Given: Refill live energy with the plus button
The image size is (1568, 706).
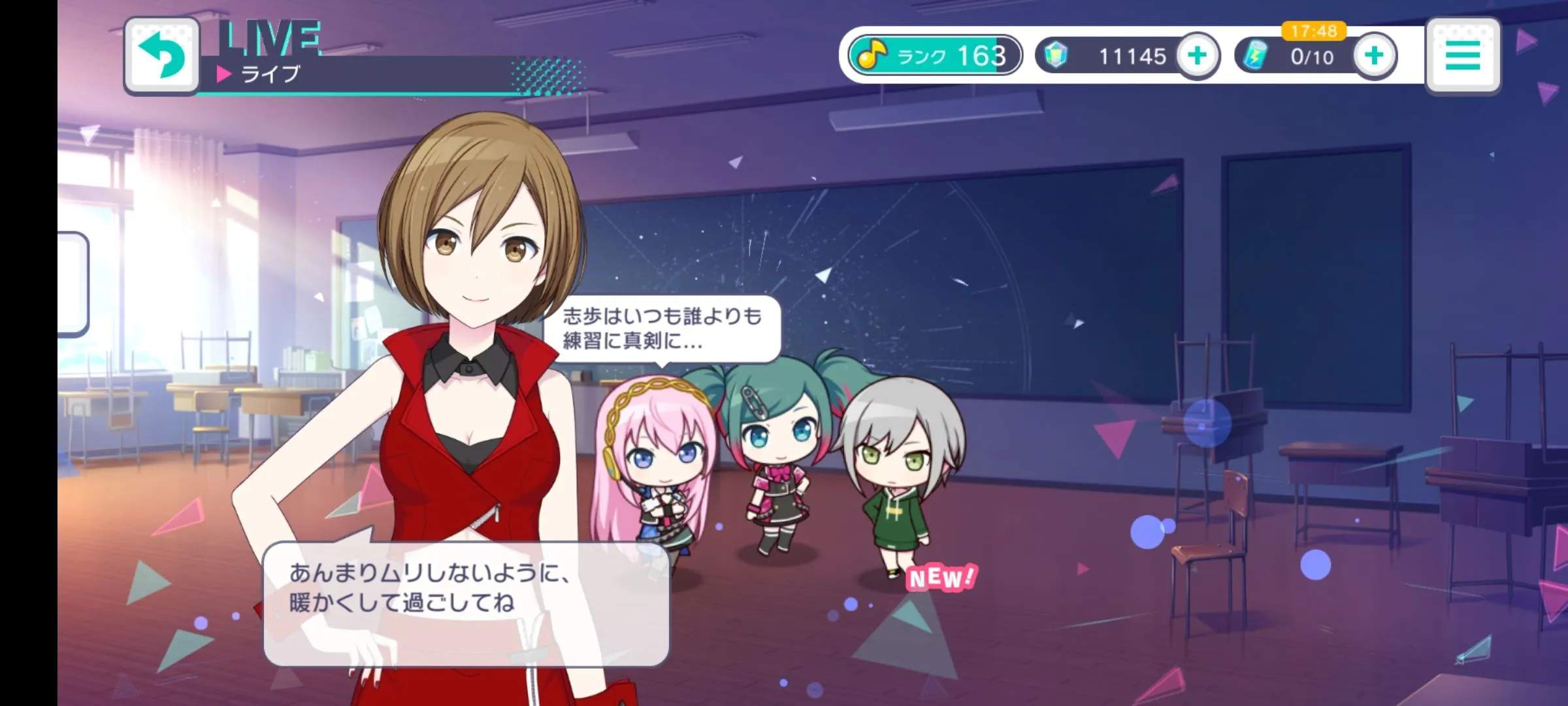Looking at the screenshot, I should pyautogui.click(x=1374, y=56).
